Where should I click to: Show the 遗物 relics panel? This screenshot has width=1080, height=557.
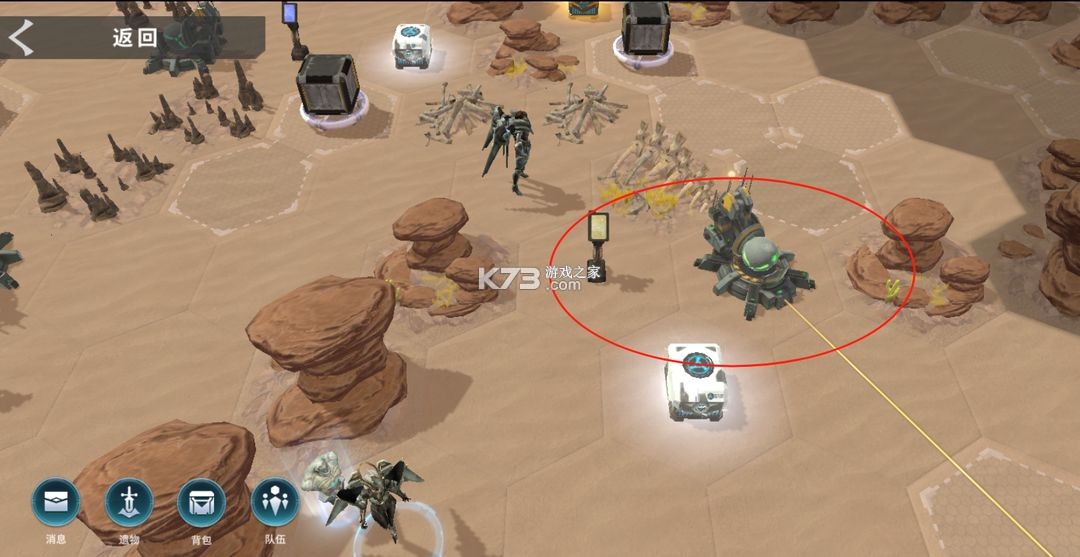pyautogui.click(x=129, y=504)
